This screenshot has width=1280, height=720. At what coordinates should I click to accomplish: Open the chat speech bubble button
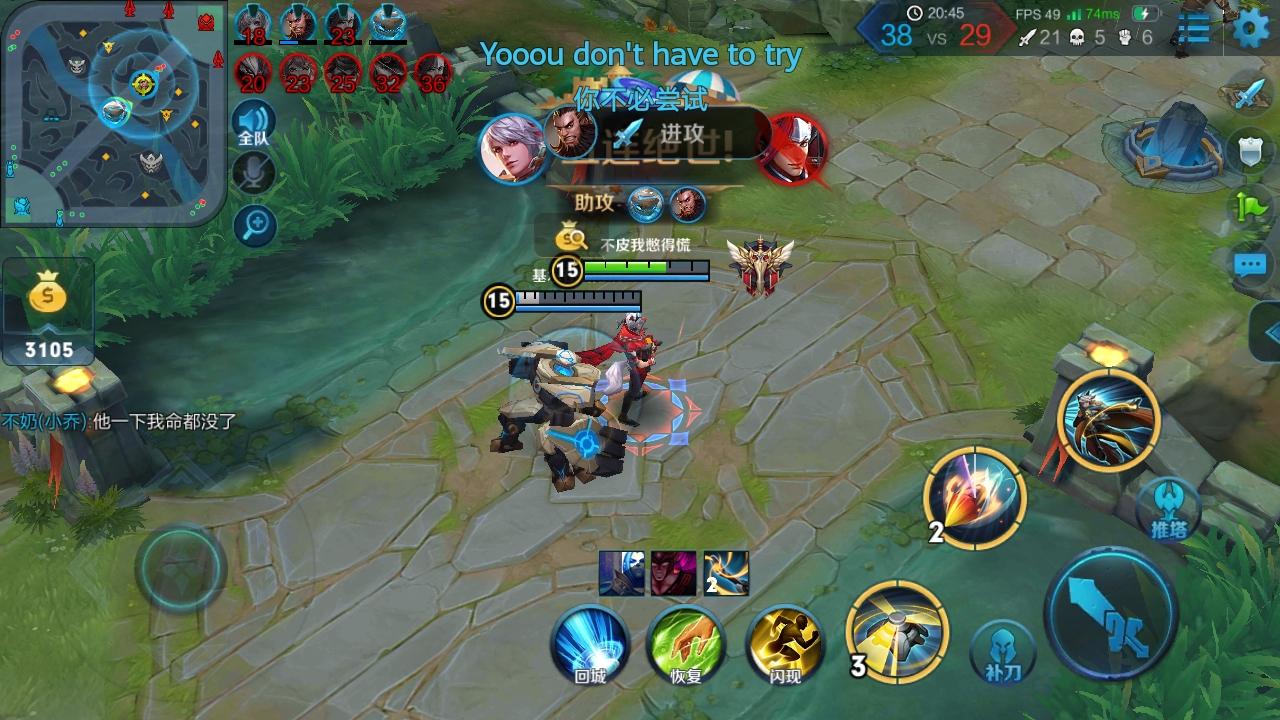point(1250,265)
